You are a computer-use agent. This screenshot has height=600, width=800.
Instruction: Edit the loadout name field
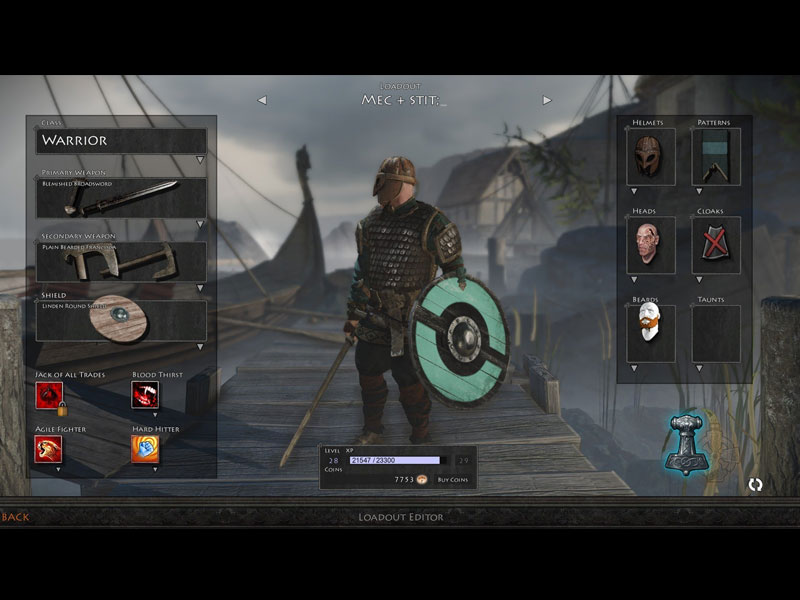tap(404, 101)
